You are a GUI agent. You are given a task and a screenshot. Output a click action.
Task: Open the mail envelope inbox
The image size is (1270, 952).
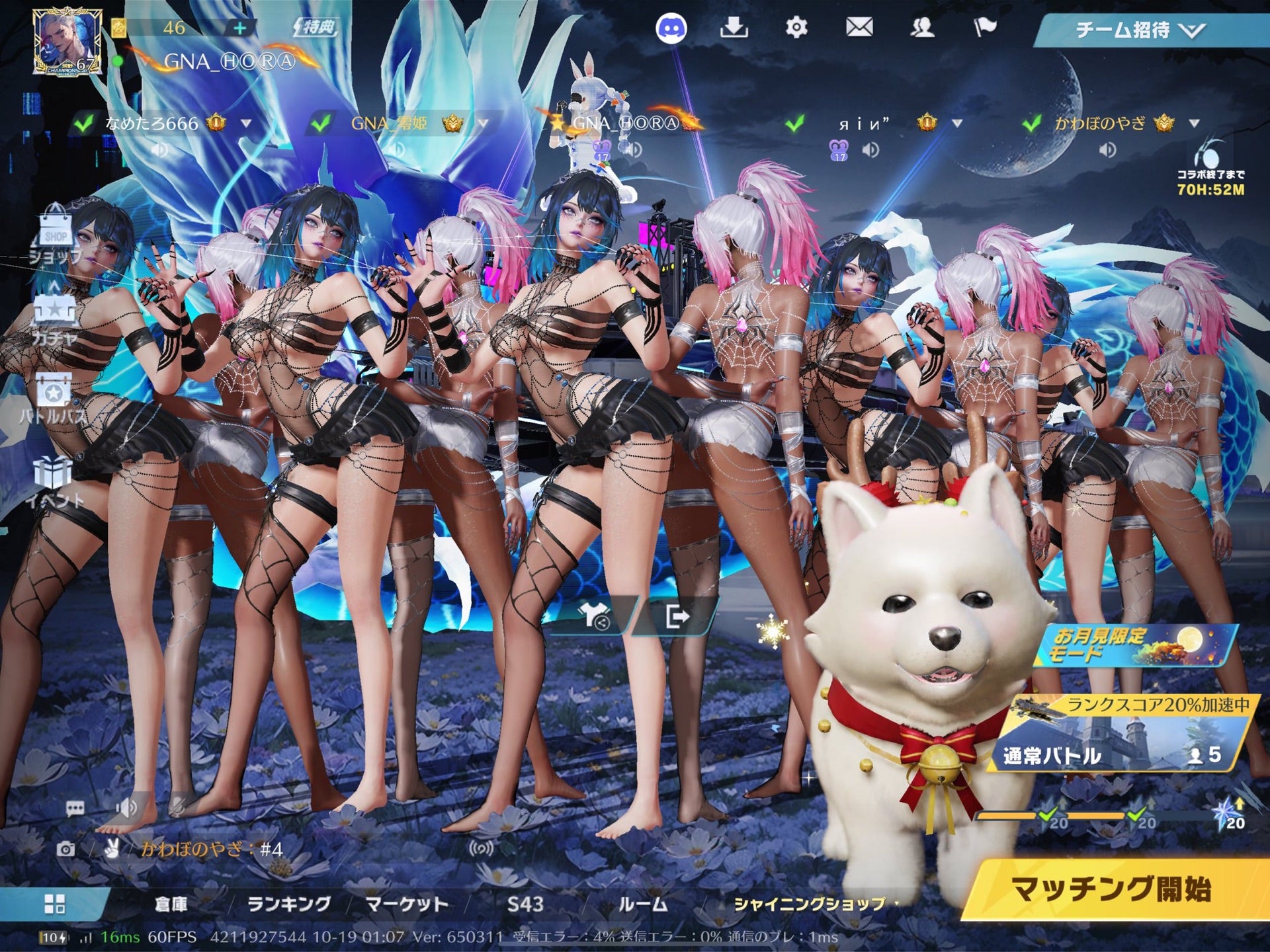(x=859, y=28)
